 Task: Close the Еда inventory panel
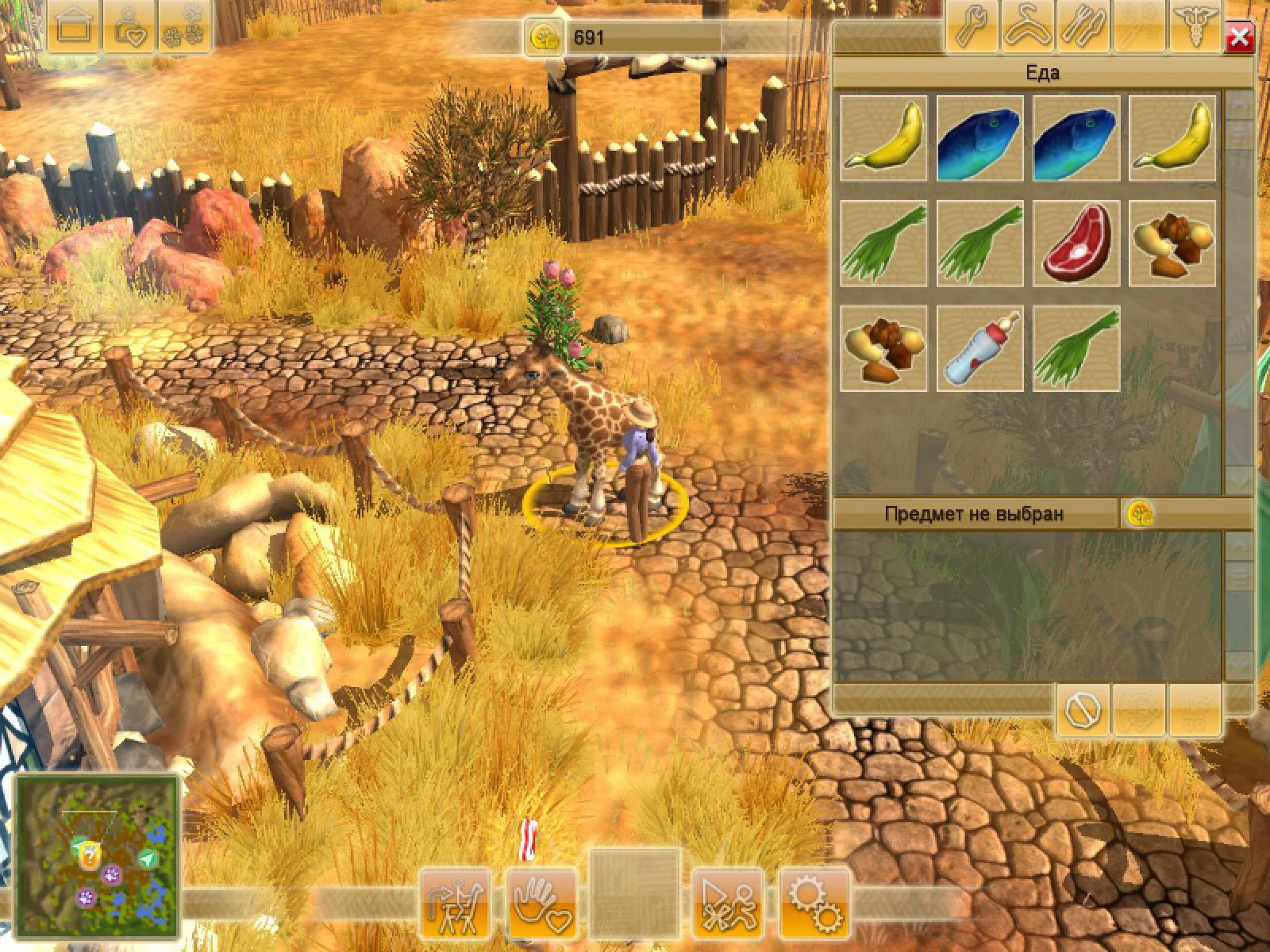click(1239, 37)
